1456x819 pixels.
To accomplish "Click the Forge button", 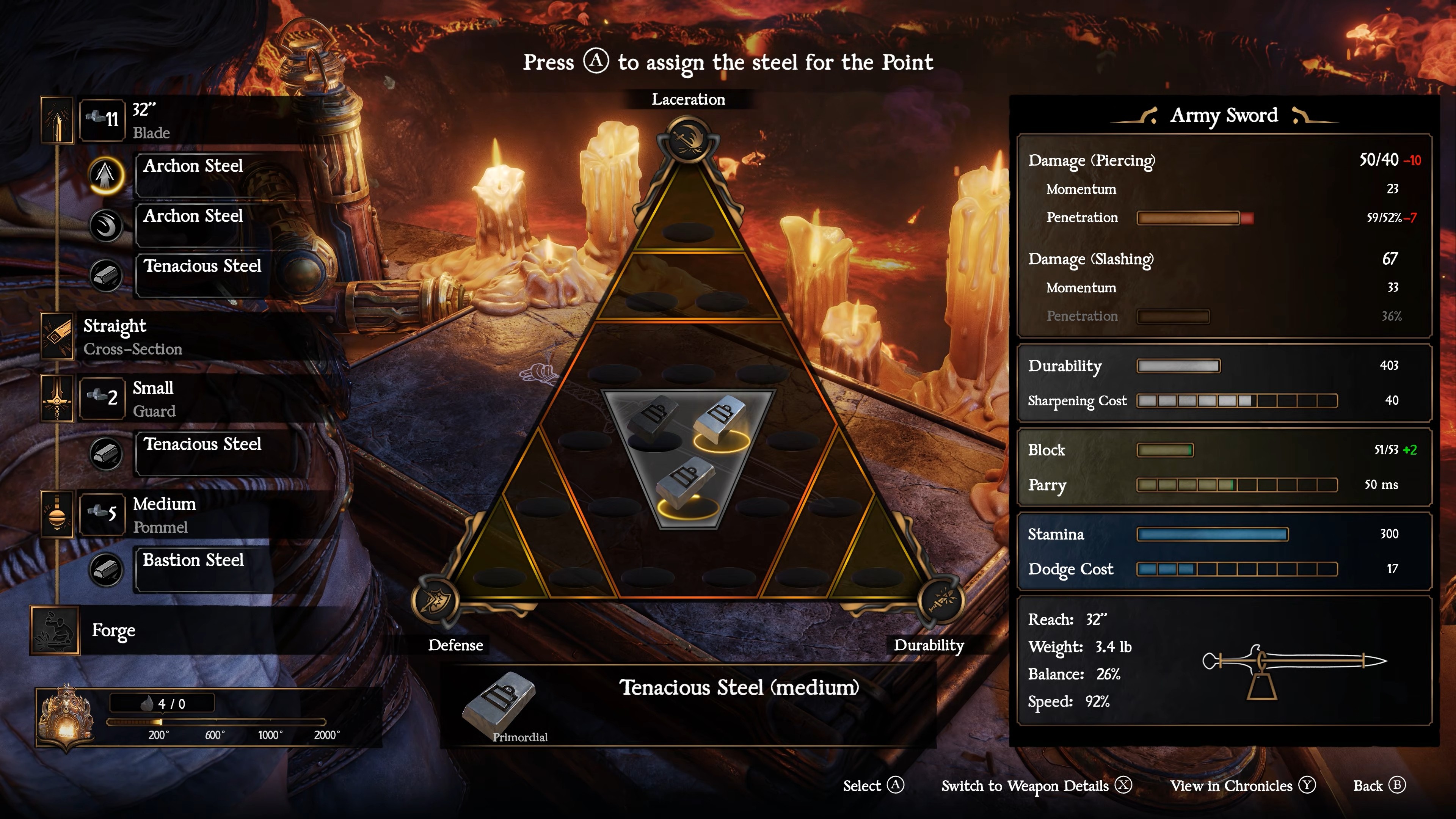I will [113, 630].
